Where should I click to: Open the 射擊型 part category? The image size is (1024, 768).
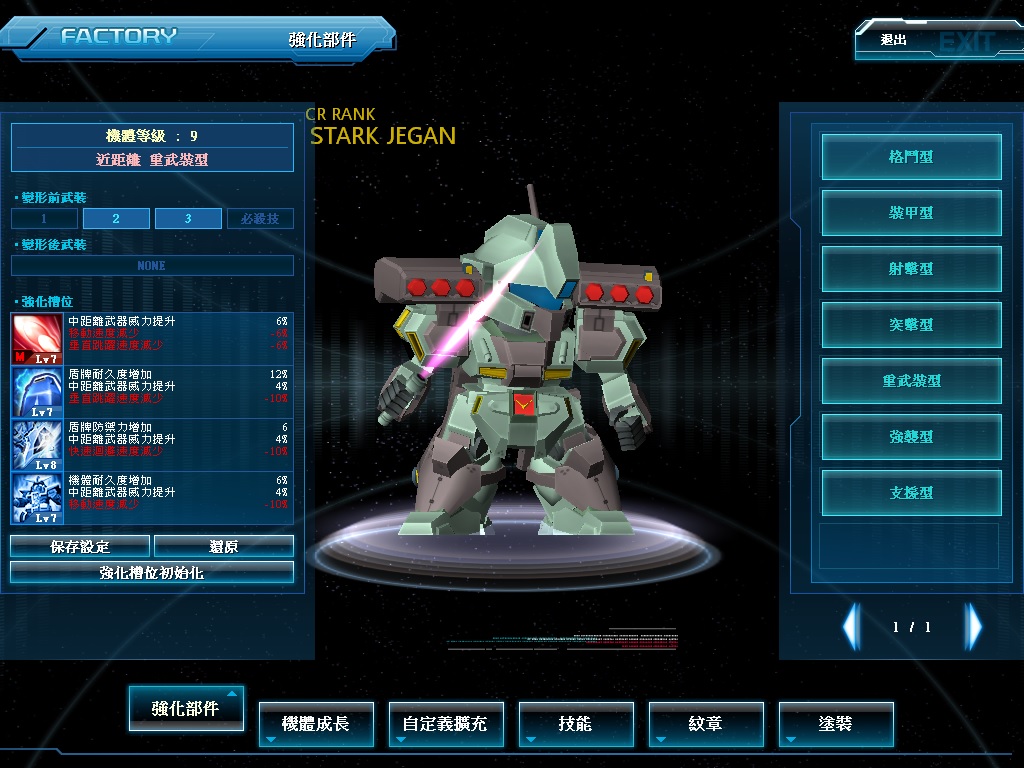coord(911,269)
